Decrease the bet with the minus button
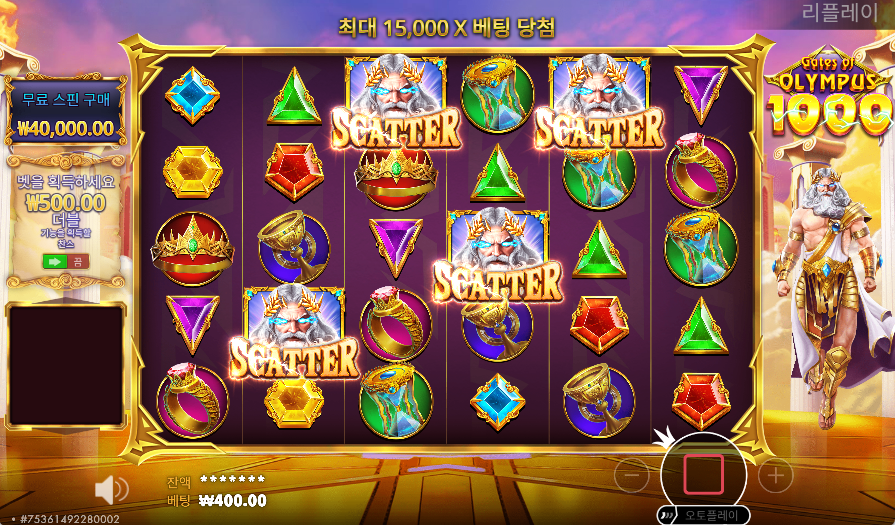The image size is (895, 525). [x=631, y=477]
